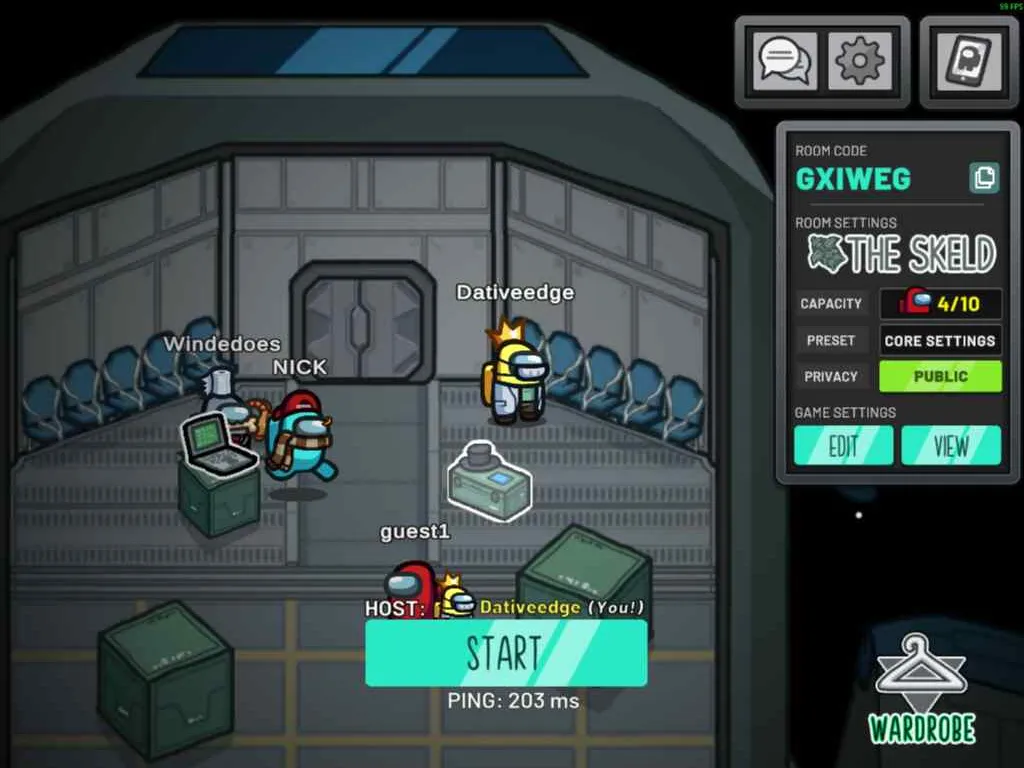View the game settings
This screenshot has width=1024, height=768.
point(951,446)
